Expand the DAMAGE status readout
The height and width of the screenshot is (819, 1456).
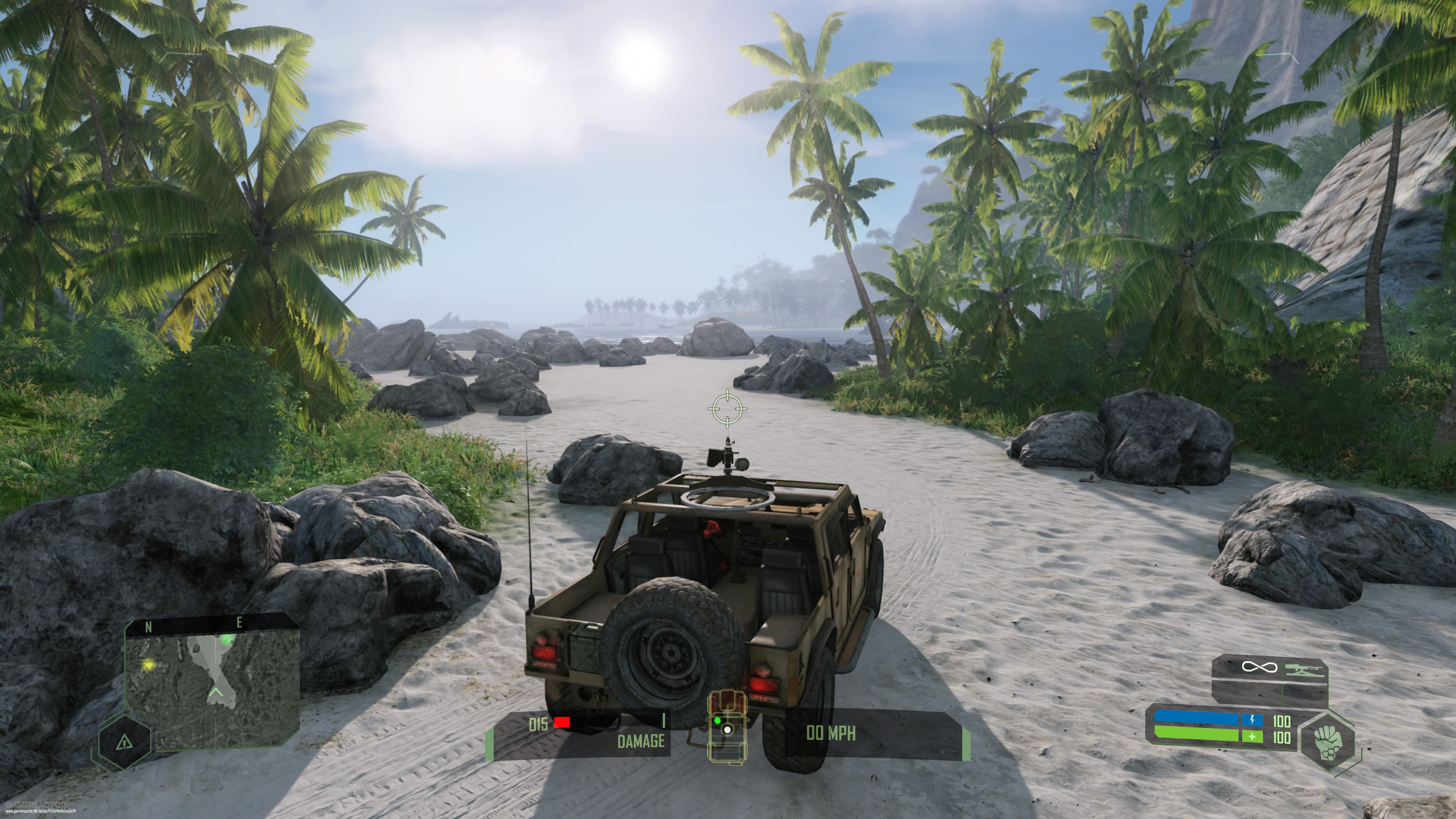tap(642, 742)
